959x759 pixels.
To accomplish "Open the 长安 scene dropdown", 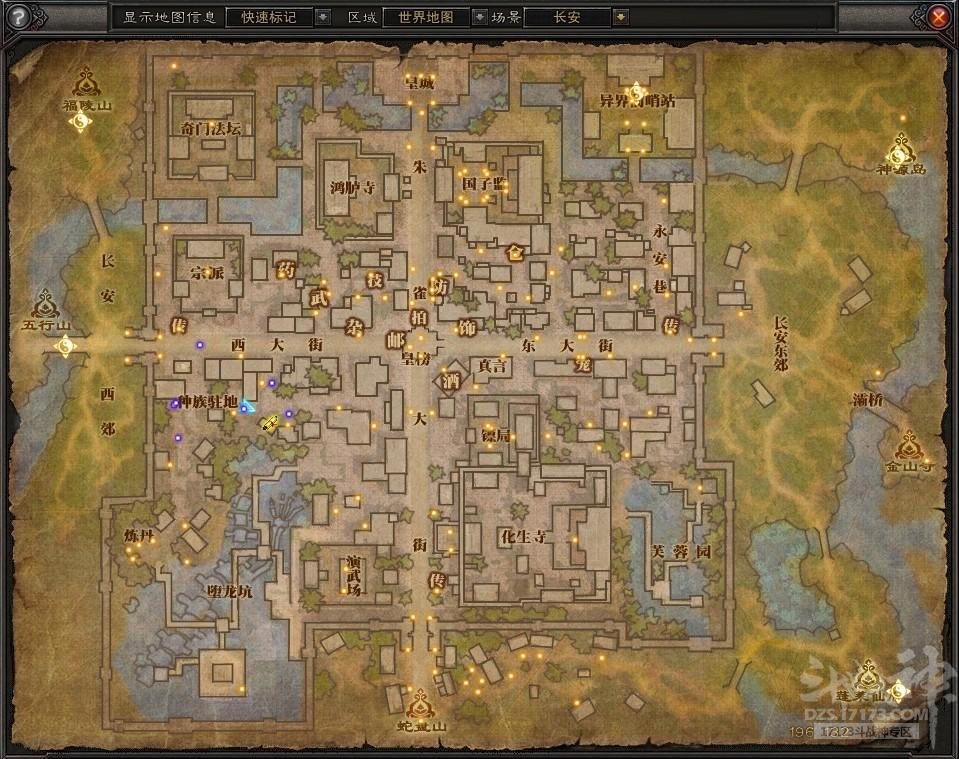I will (621, 17).
